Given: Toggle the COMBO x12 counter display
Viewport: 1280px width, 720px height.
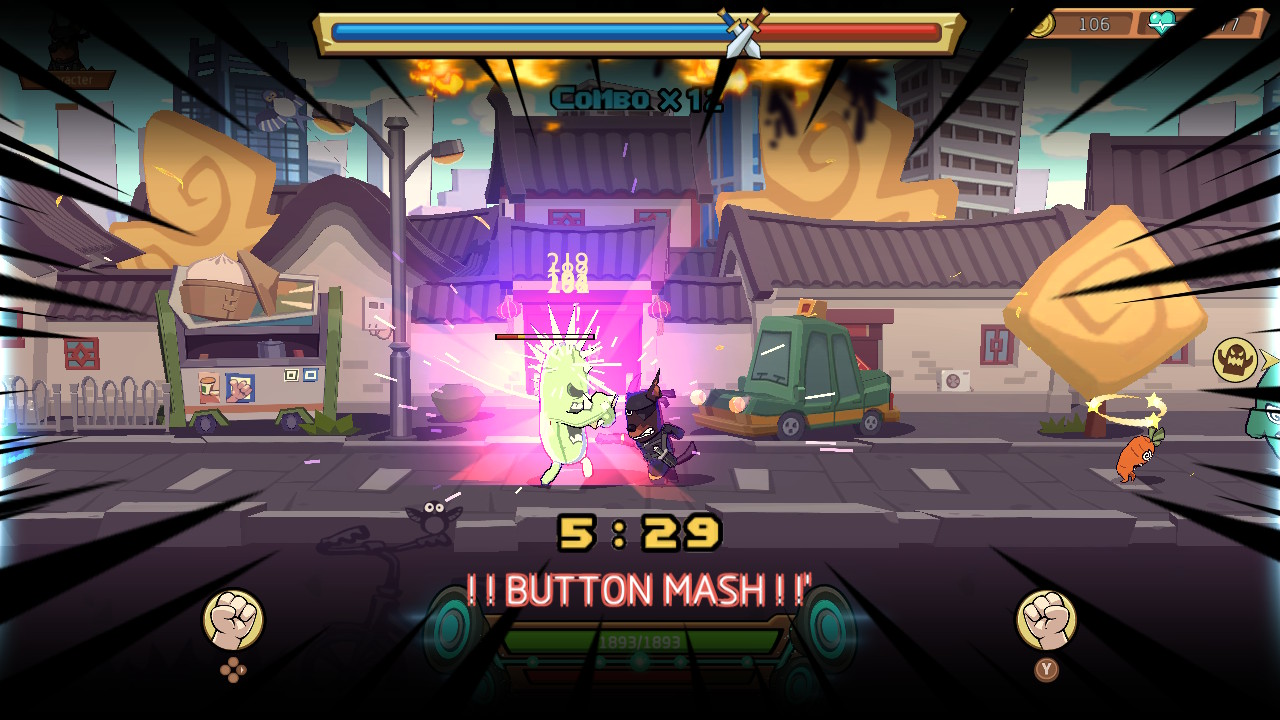Looking at the screenshot, I should 637,98.
